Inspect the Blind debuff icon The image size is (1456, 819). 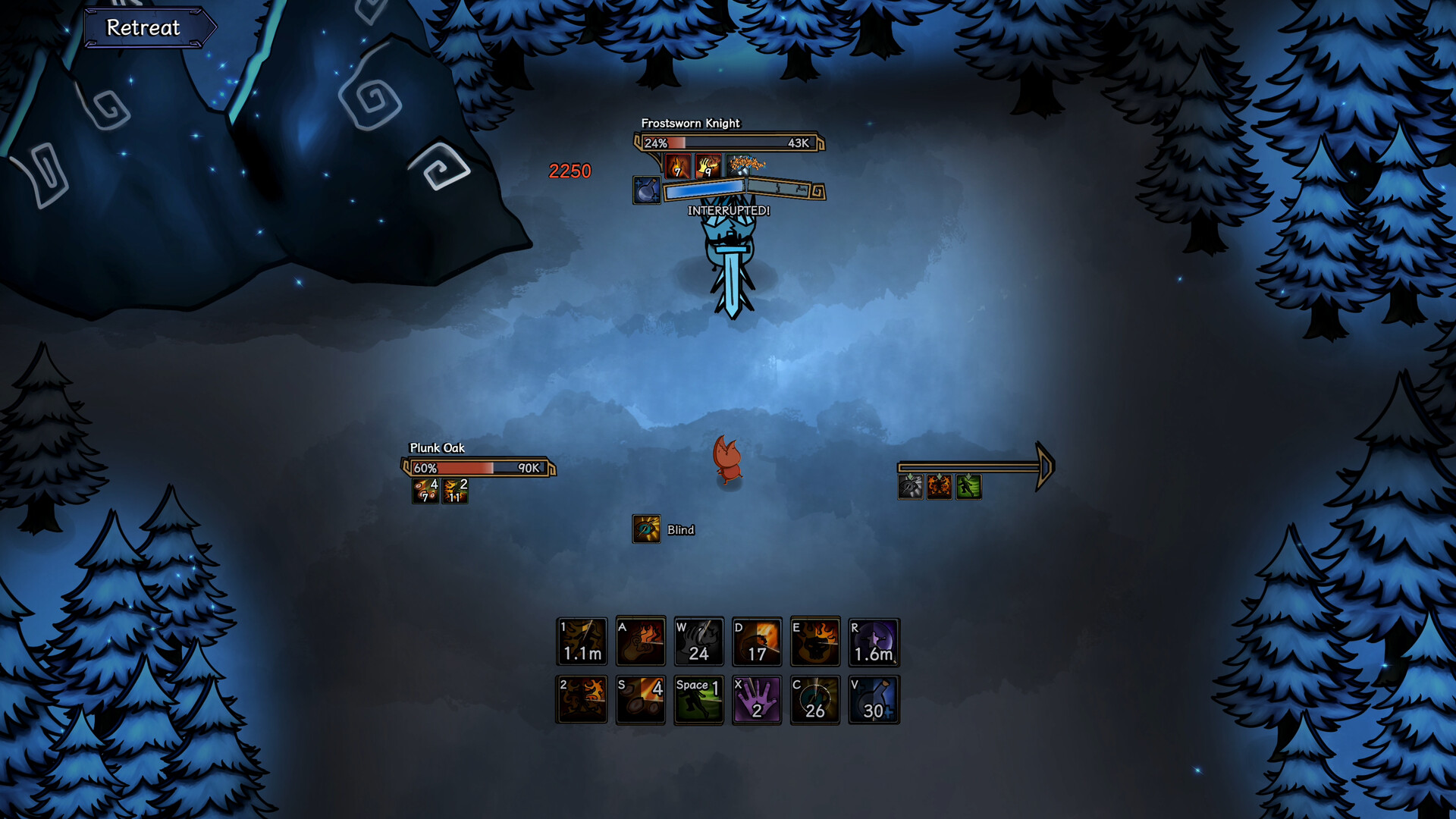(646, 529)
